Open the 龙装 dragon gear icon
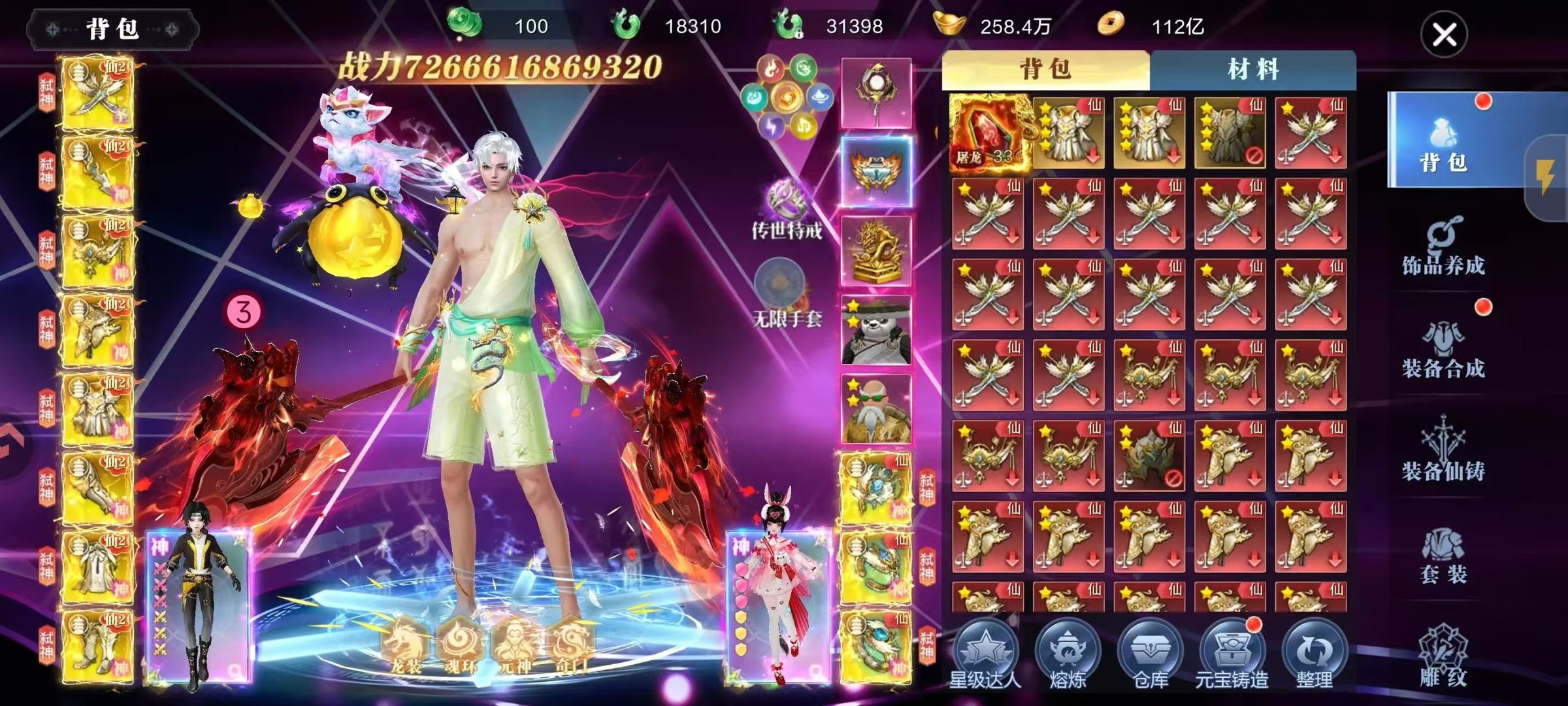 tap(405, 645)
